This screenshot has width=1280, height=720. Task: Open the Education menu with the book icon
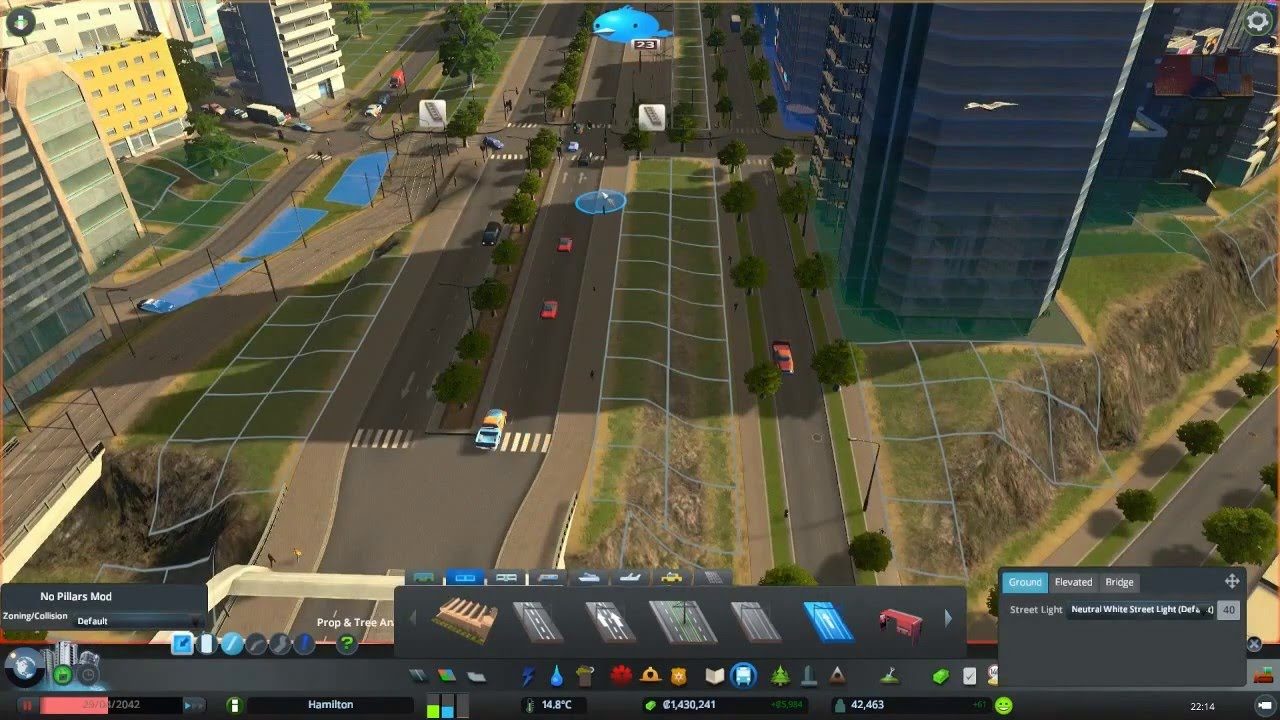713,674
